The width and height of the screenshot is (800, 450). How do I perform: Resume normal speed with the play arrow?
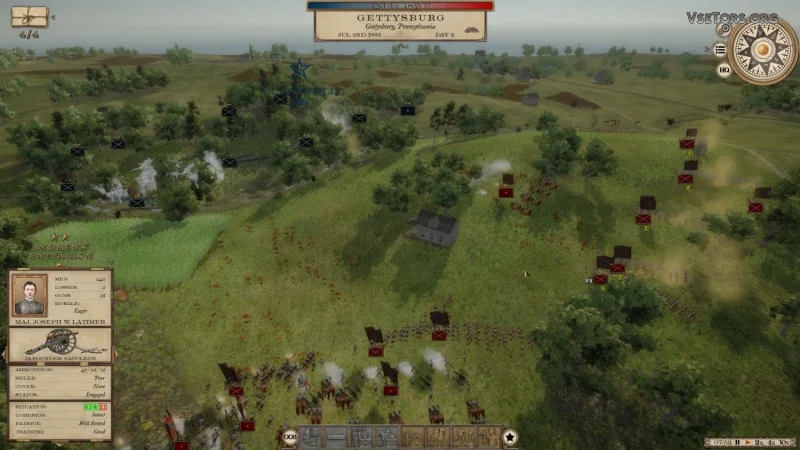[746, 441]
